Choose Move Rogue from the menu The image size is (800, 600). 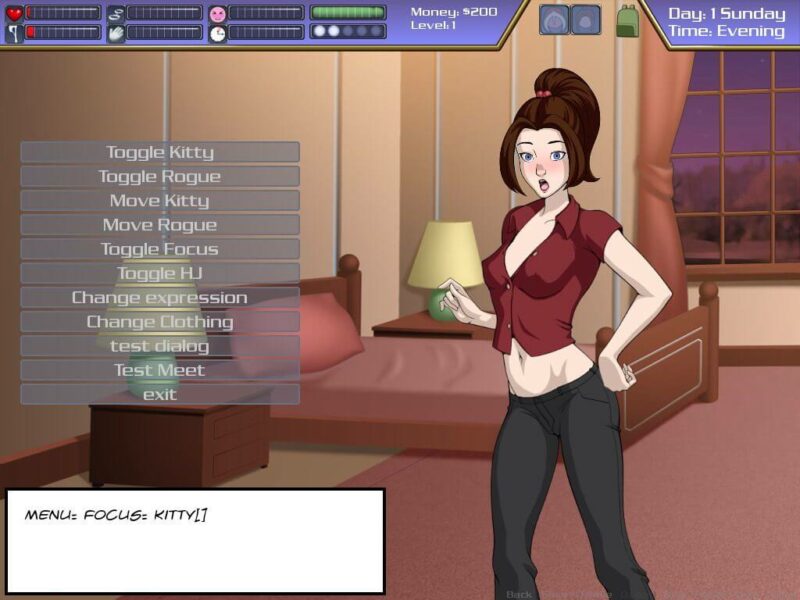point(160,225)
